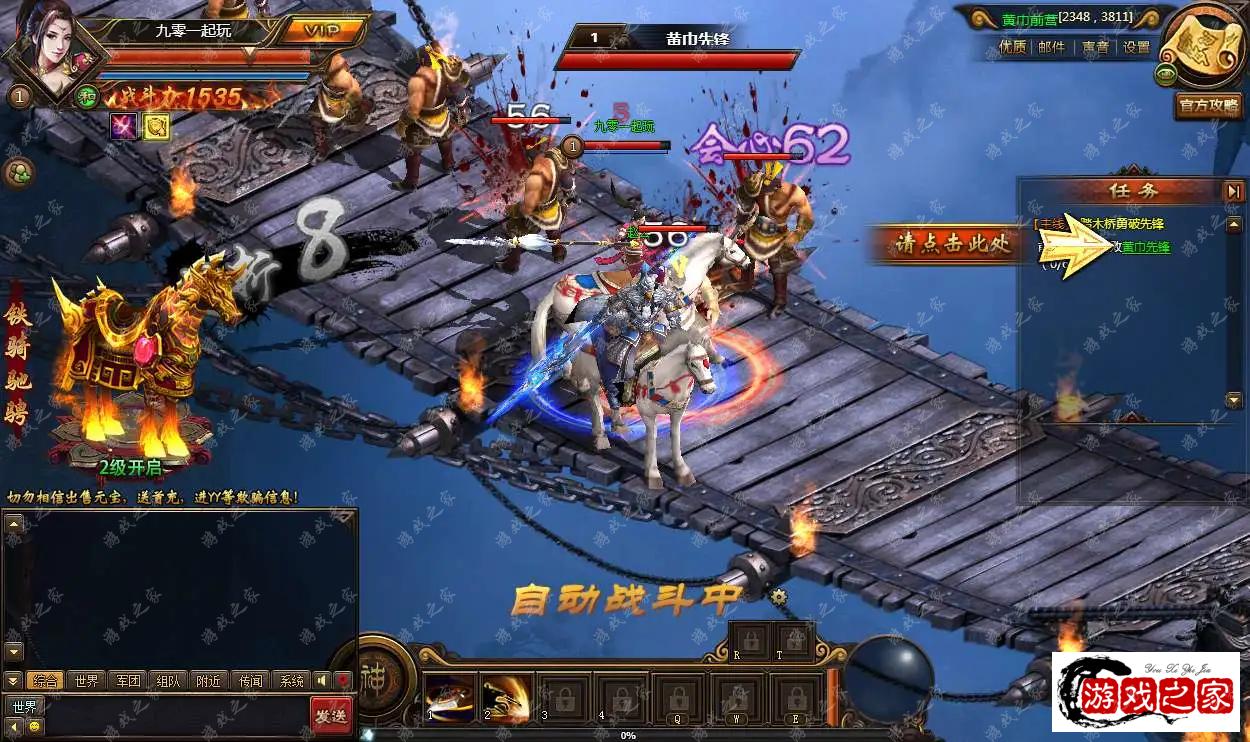Activate skill slot 2 fiery strike
The width and height of the screenshot is (1250, 742).
(506, 696)
